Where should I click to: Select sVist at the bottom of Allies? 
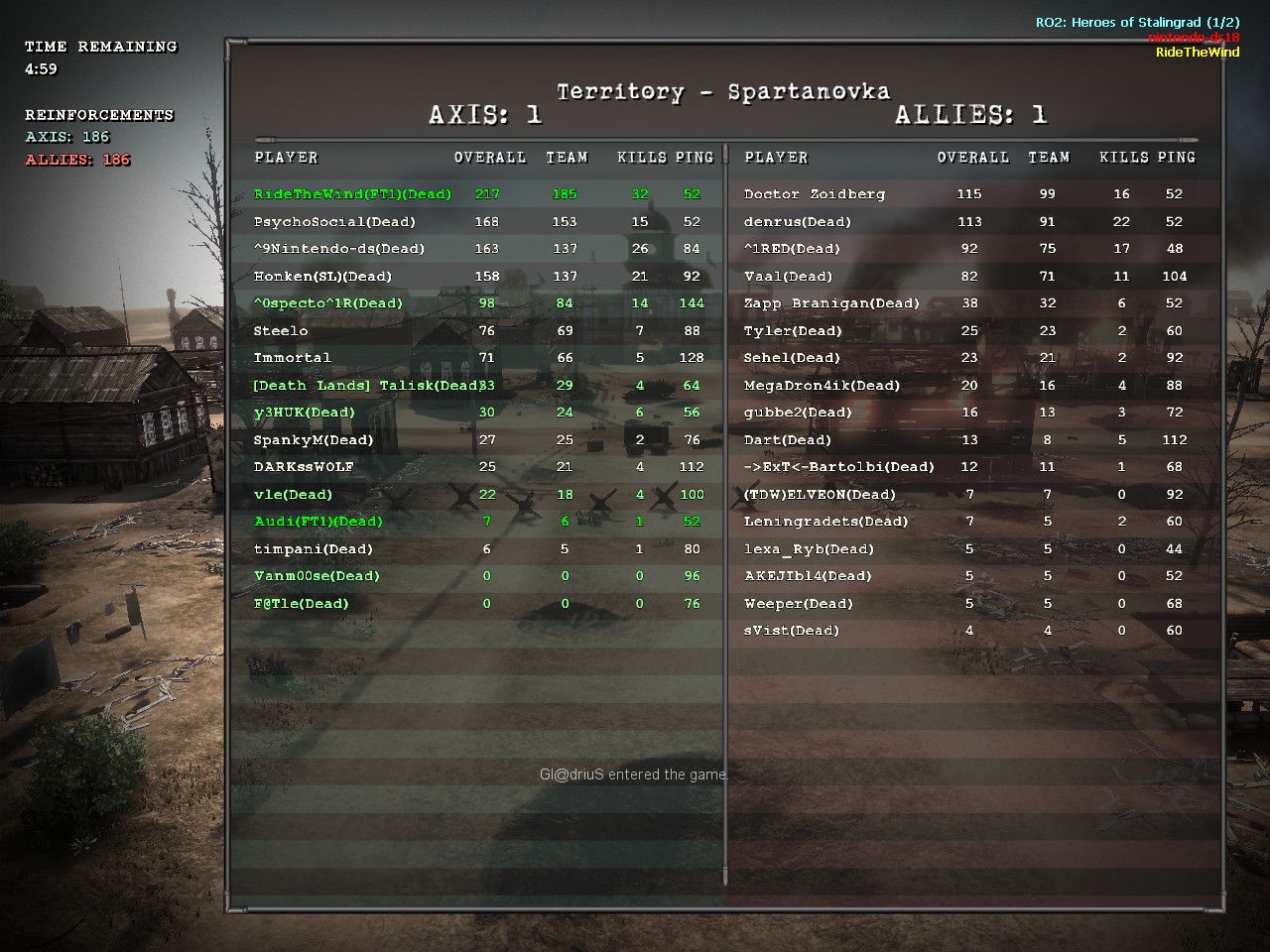pyautogui.click(x=791, y=631)
